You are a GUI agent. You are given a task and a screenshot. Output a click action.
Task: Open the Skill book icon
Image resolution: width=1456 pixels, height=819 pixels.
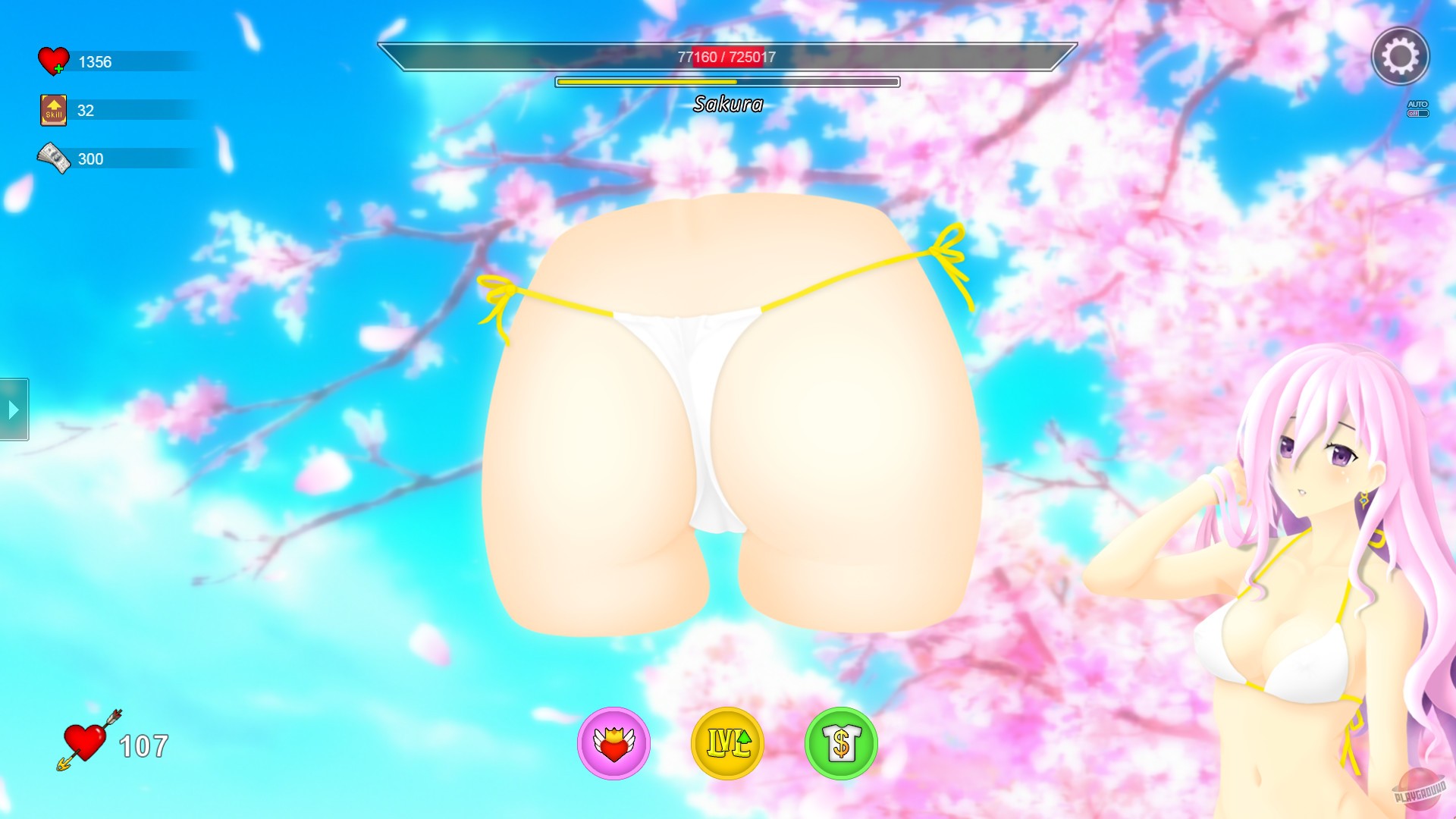tap(52, 108)
